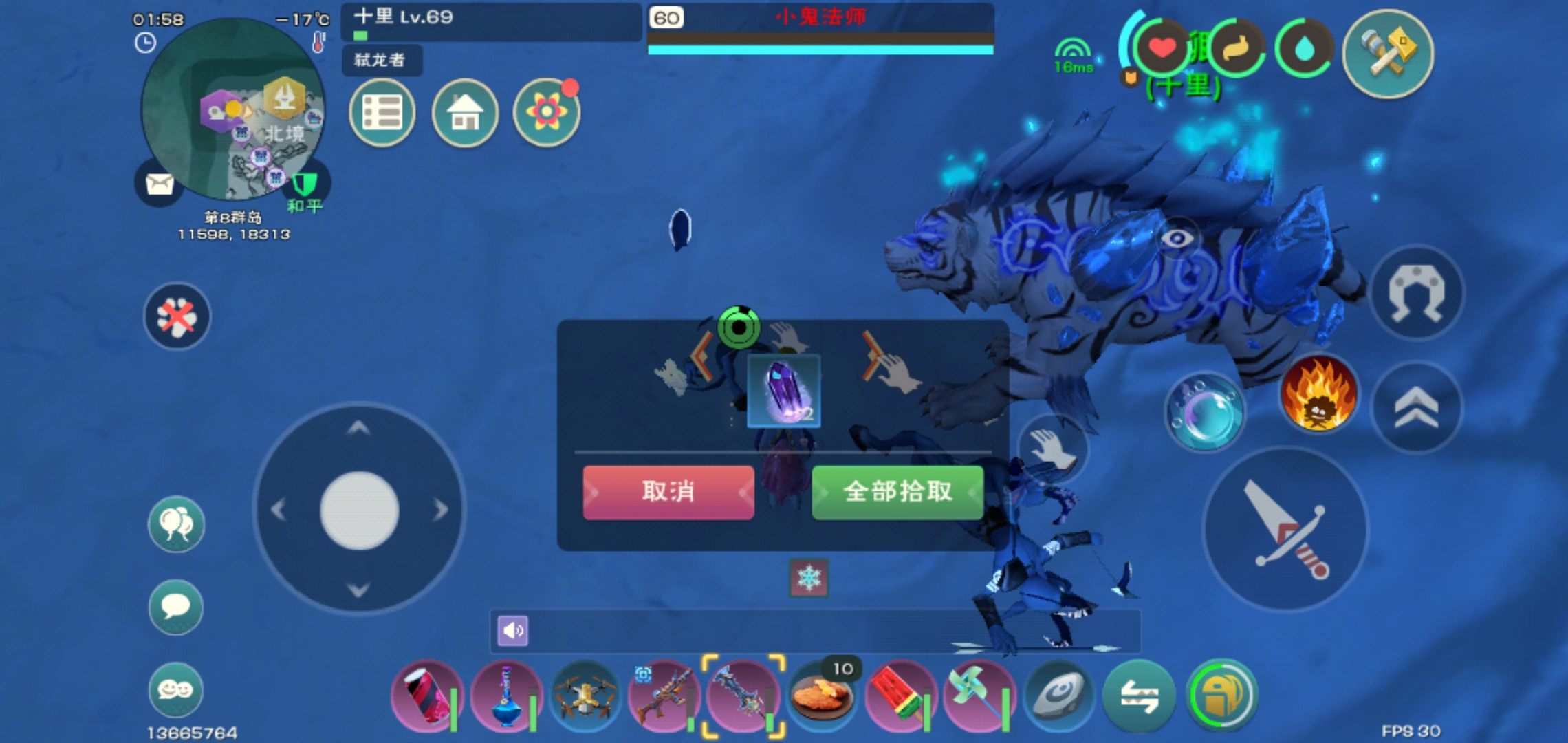Open the mail inbox beside the minimap
This screenshot has height=743, width=1568.
(x=159, y=184)
